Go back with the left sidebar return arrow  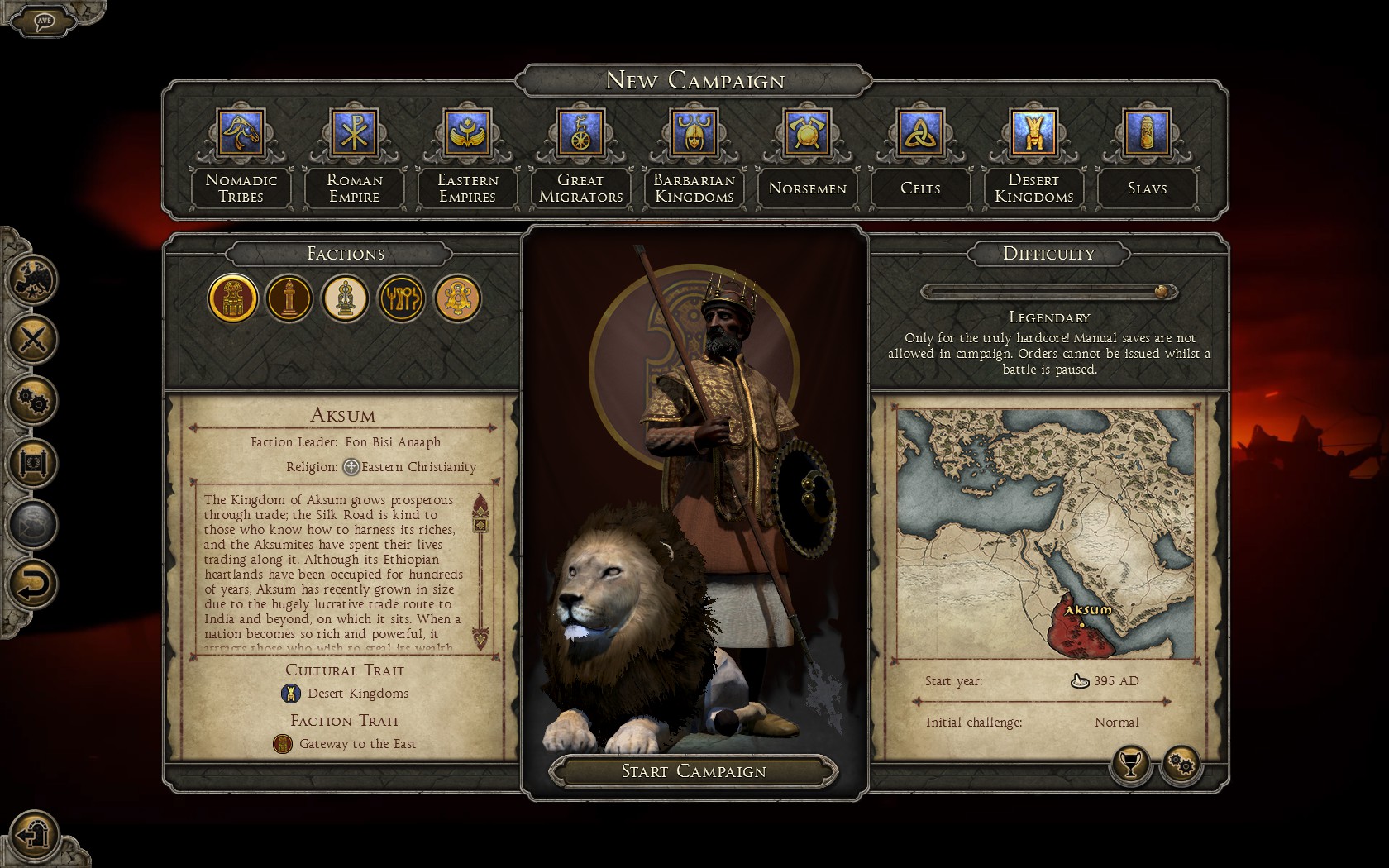pos(33,584)
